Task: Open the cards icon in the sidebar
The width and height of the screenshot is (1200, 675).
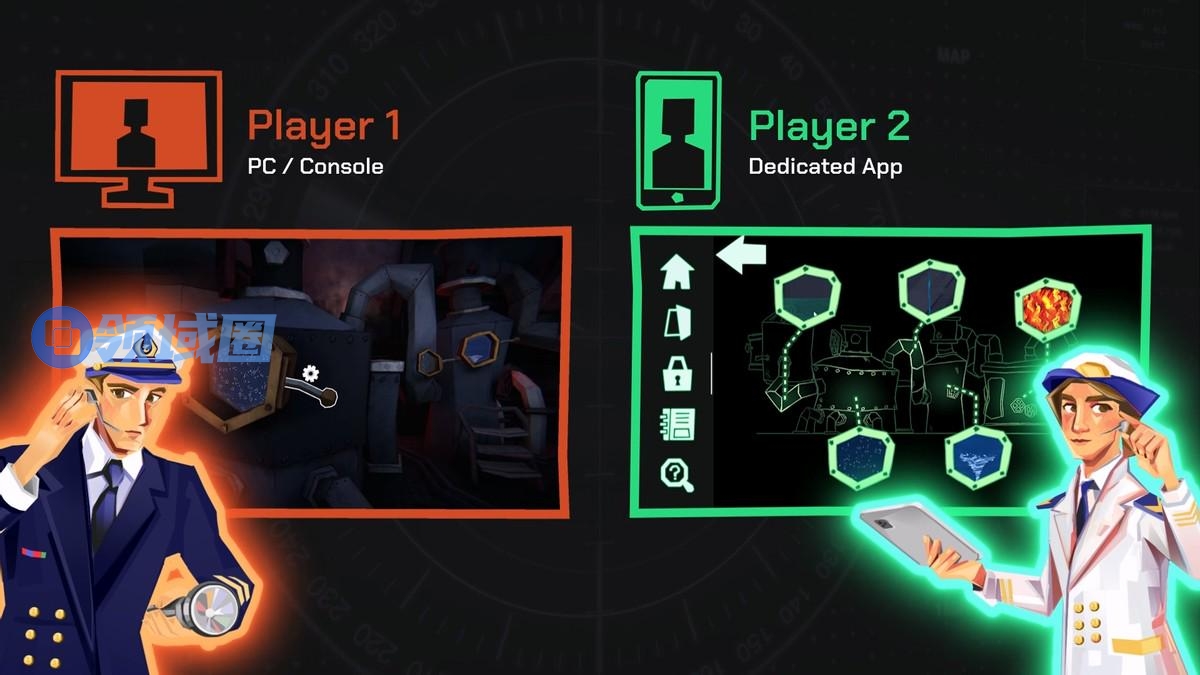Action: [x=678, y=322]
